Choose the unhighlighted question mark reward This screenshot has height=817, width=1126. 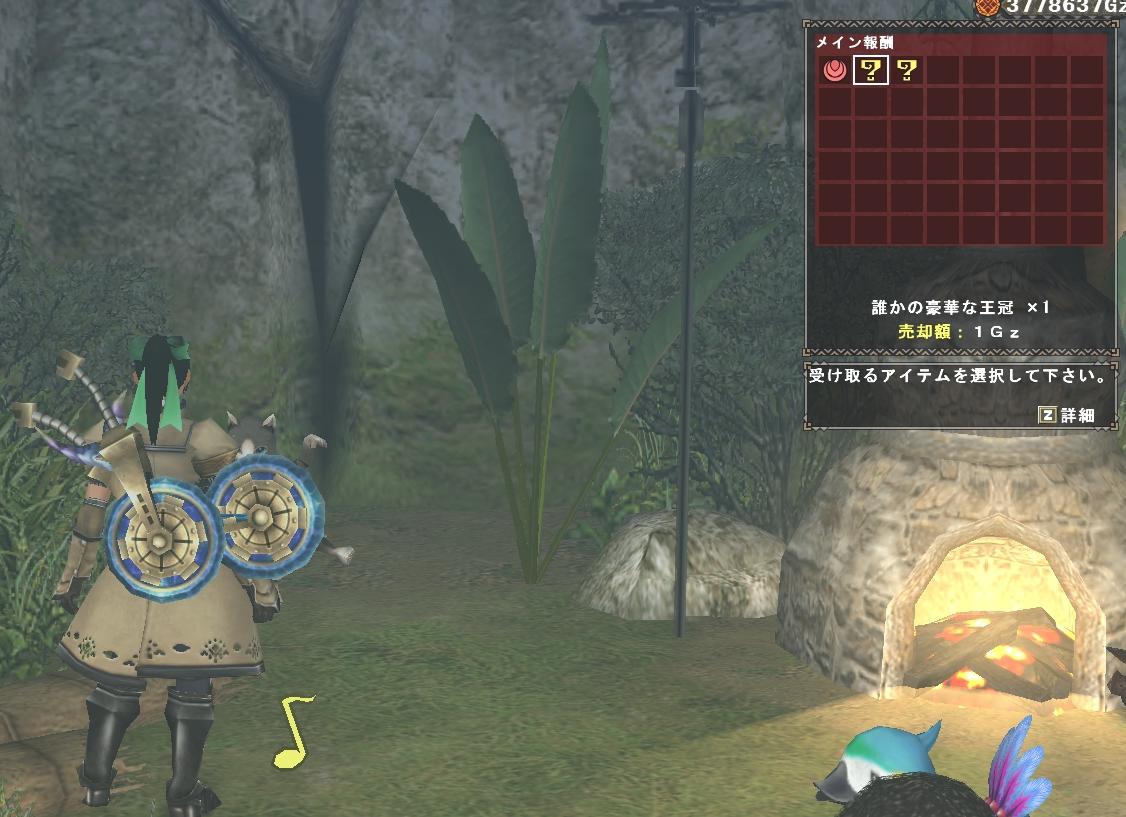click(x=906, y=70)
